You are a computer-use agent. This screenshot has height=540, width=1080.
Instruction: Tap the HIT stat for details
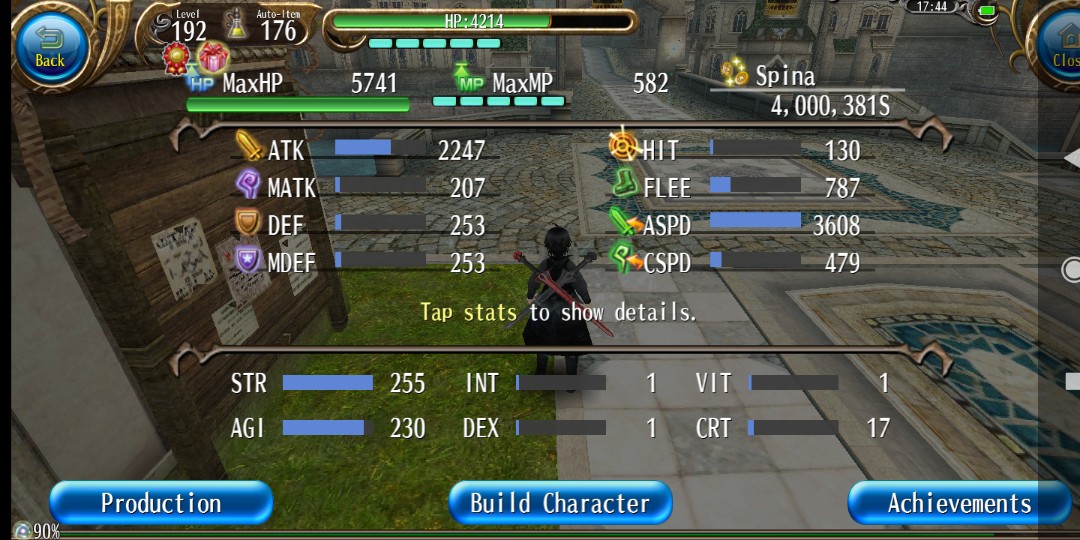(735, 150)
